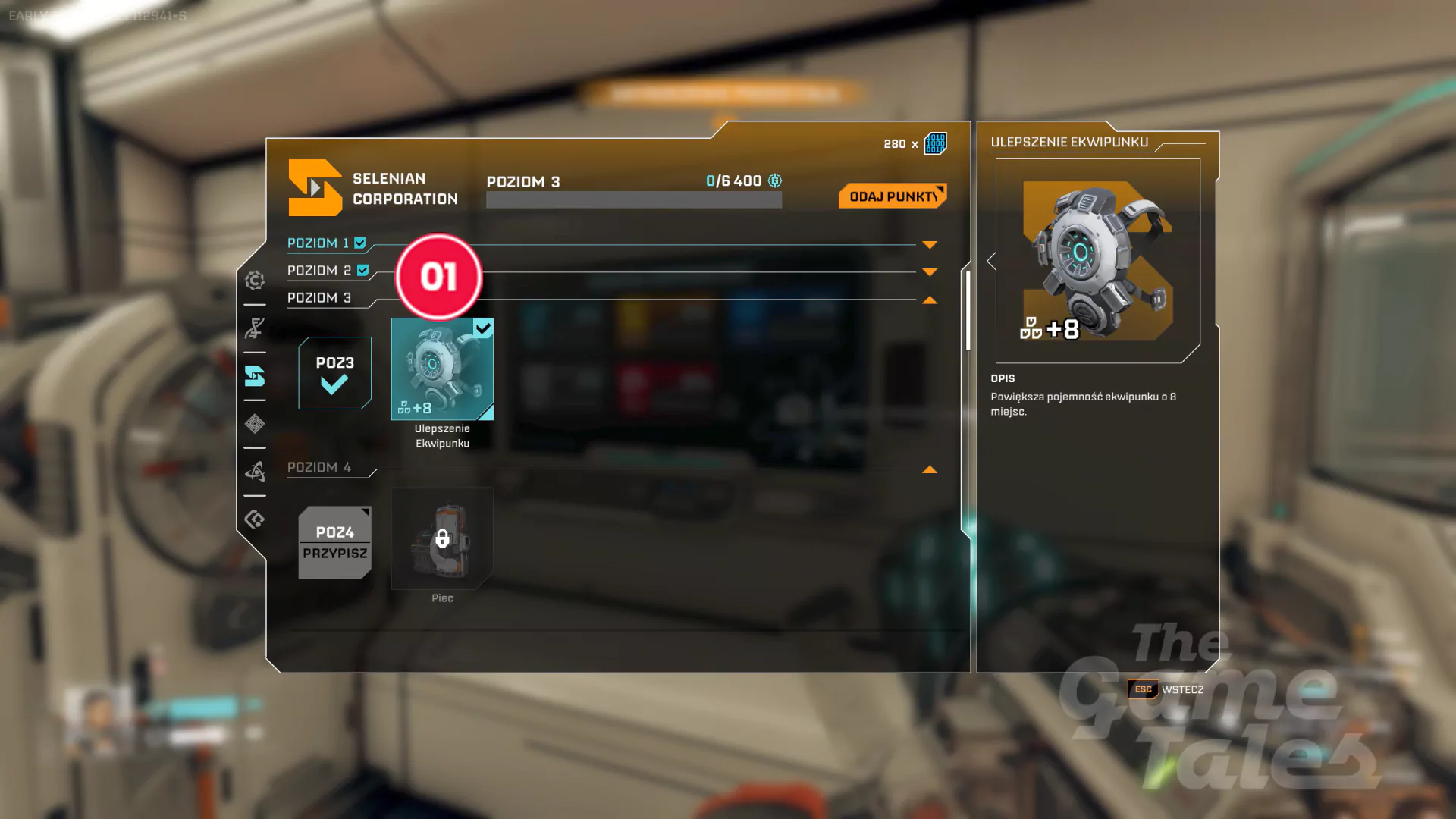Expand the POZIOM 1 section
The height and width of the screenshot is (819, 1456).
(x=930, y=245)
